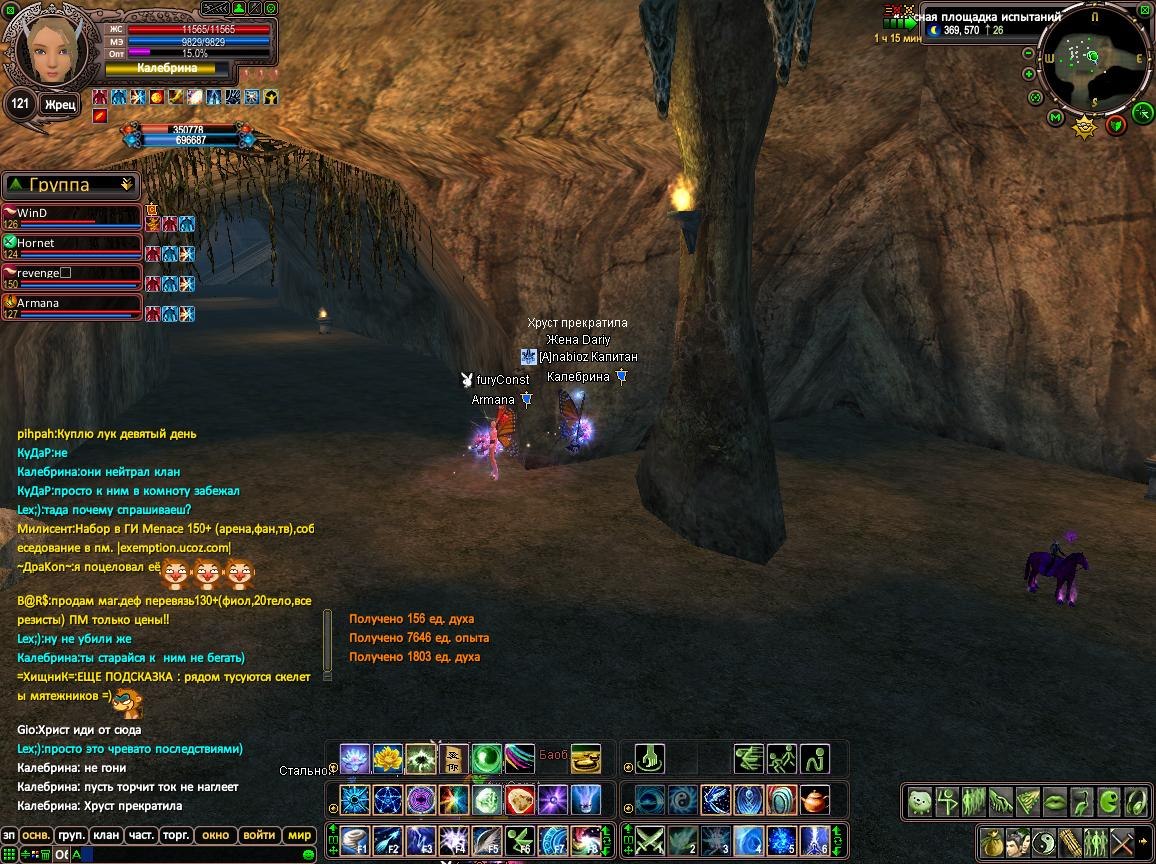Open the world map with M button
The height and width of the screenshot is (864, 1156).
pos(1055,118)
